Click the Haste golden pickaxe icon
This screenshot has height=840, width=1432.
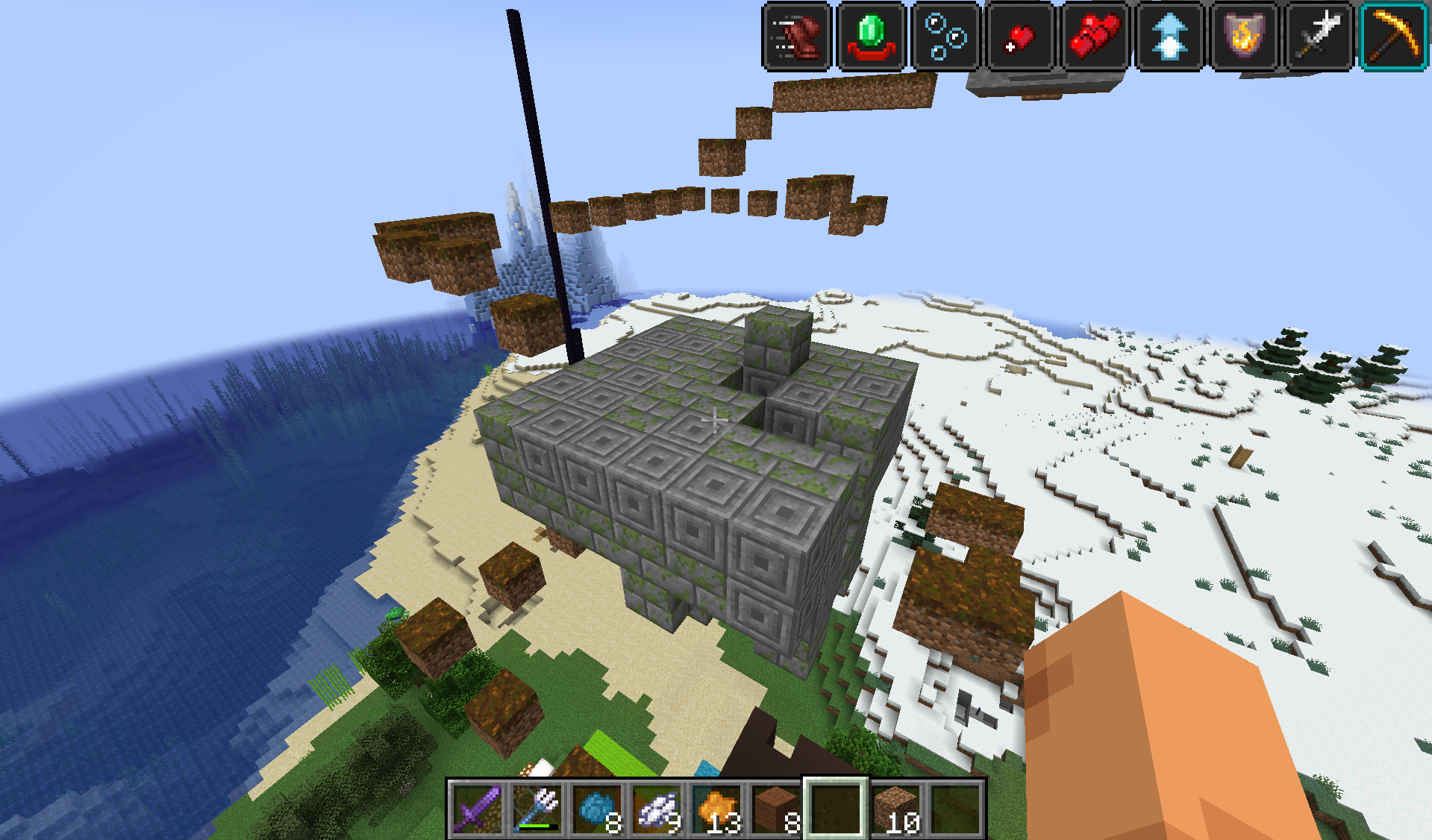click(1393, 36)
